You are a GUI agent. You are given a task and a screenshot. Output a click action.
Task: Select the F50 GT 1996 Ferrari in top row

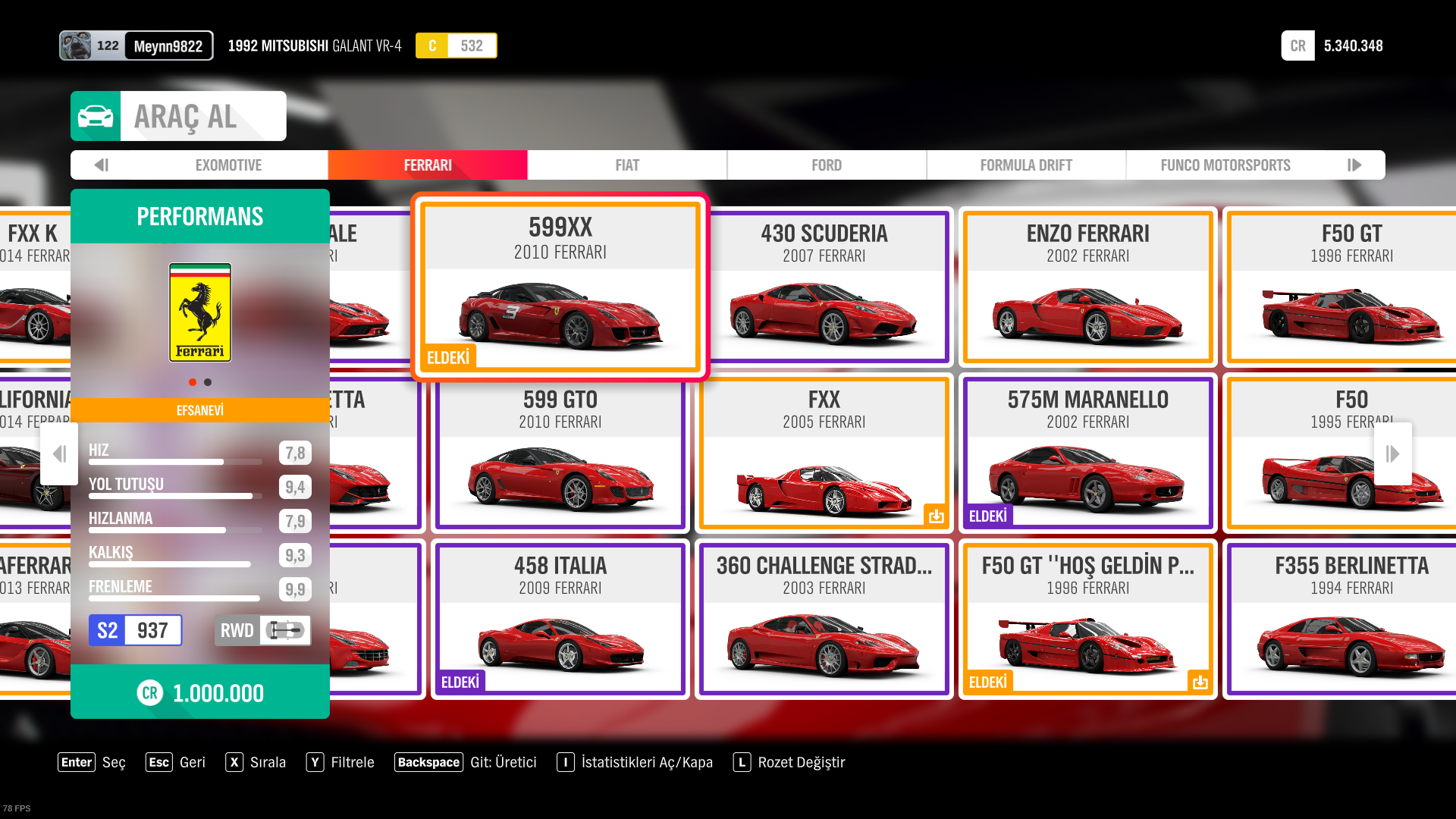coord(1351,287)
